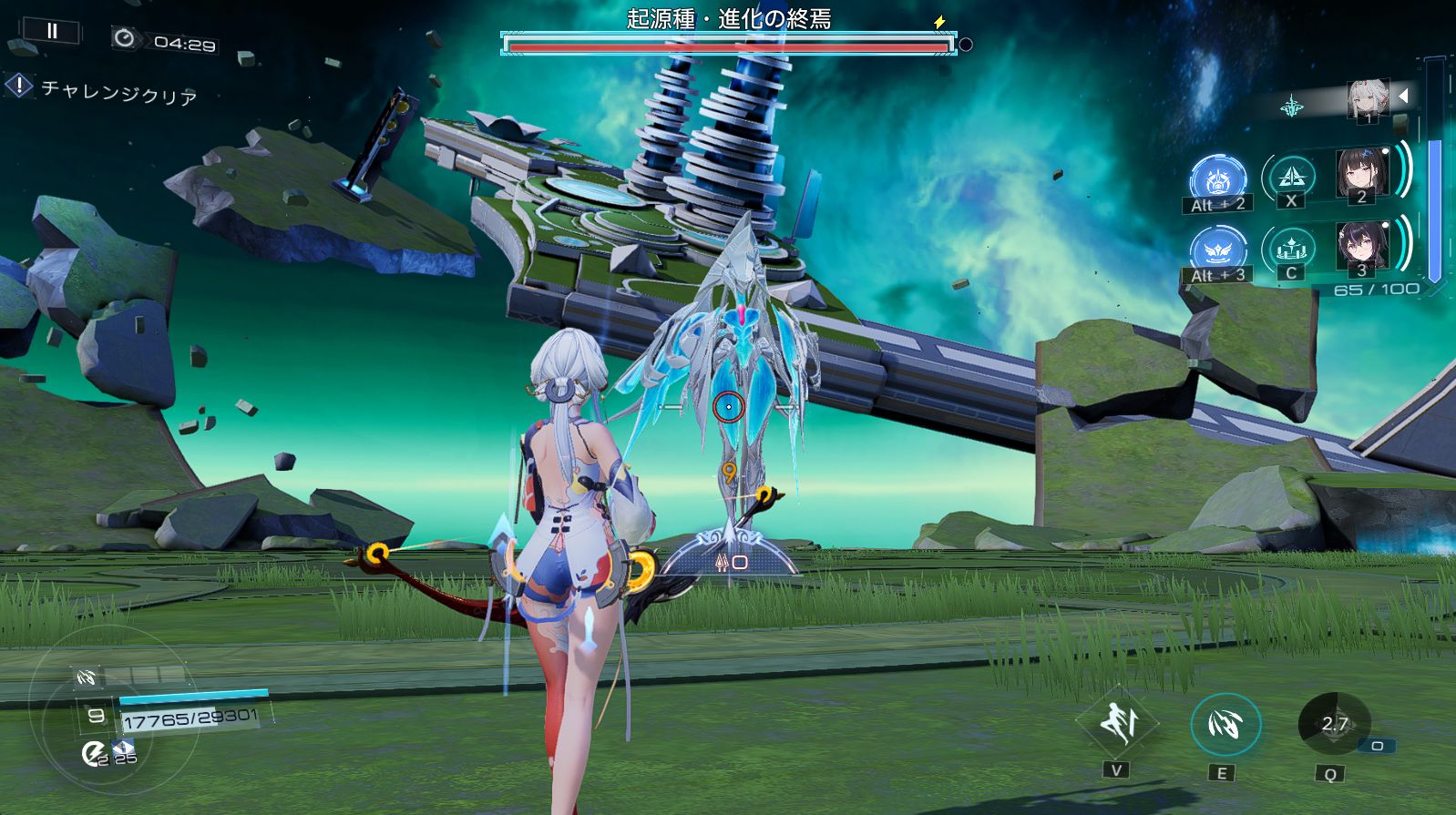This screenshot has height=815, width=1456.
Task: Activate the blue winged ultimate for slot 3
Action: pos(1217,250)
